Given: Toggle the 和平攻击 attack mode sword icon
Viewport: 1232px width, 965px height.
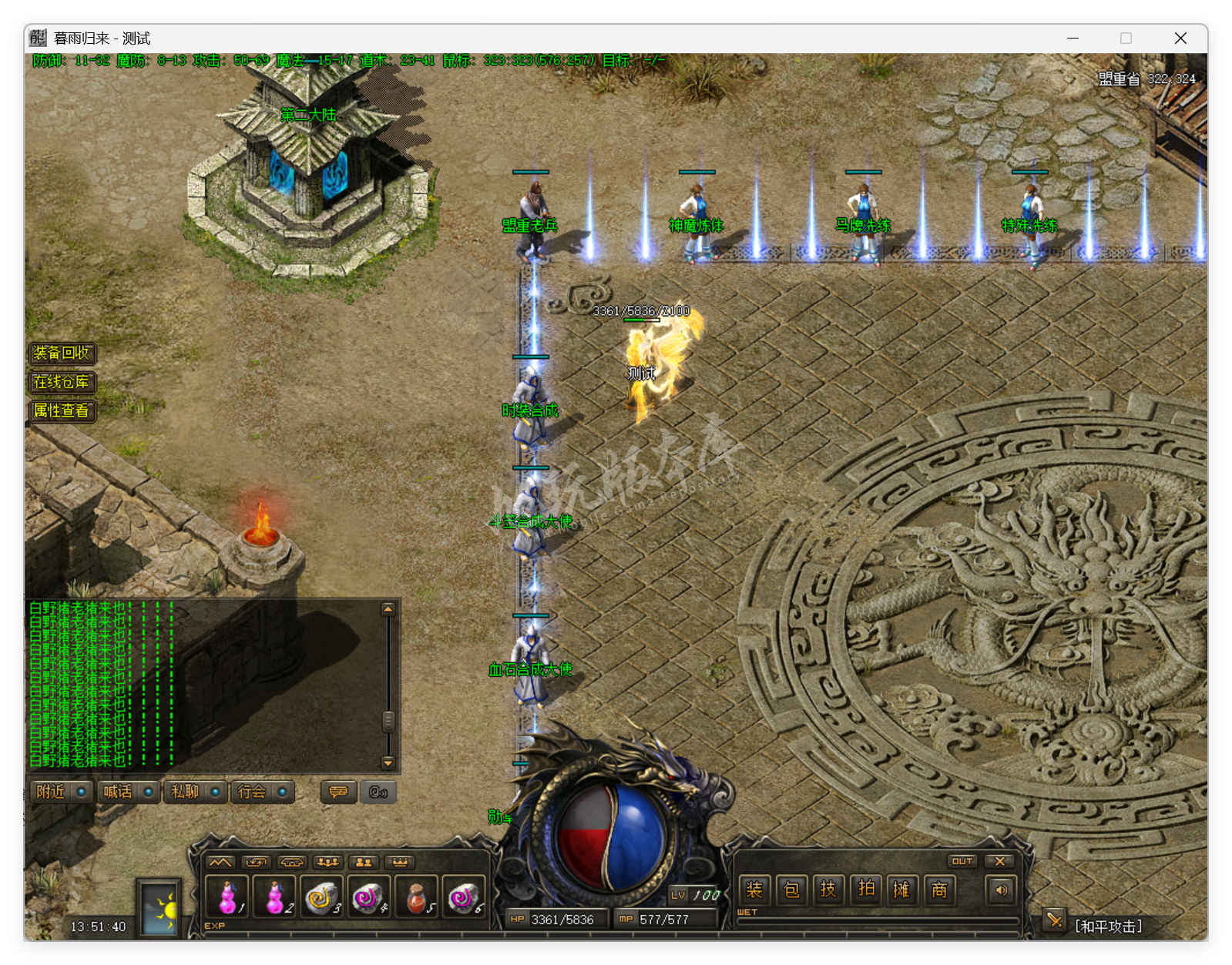Looking at the screenshot, I should click(1054, 920).
